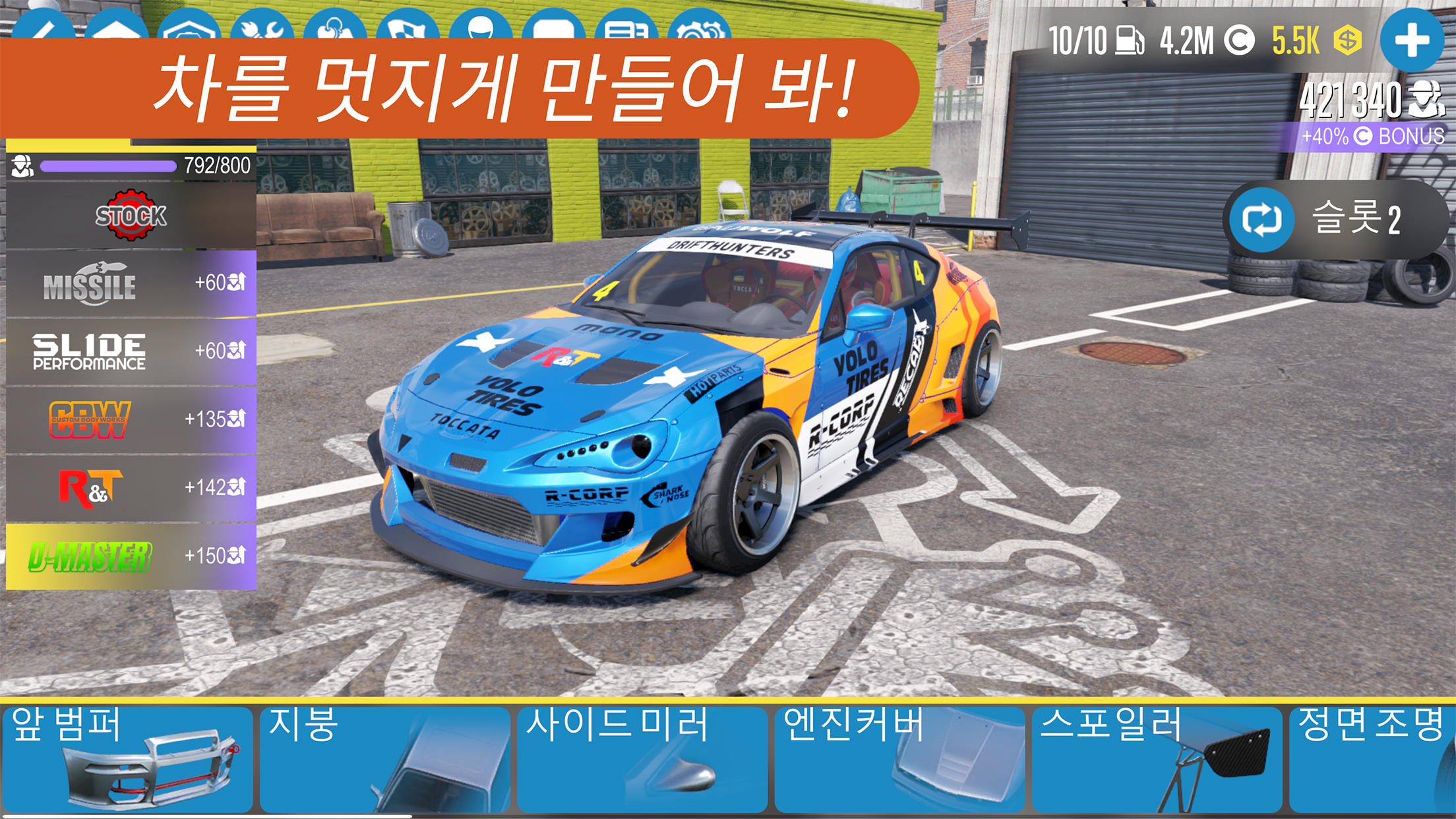The height and width of the screenshot is (819, 1456).
Task: Select the MISSILE +60 body kit
Action: point(129,284)
